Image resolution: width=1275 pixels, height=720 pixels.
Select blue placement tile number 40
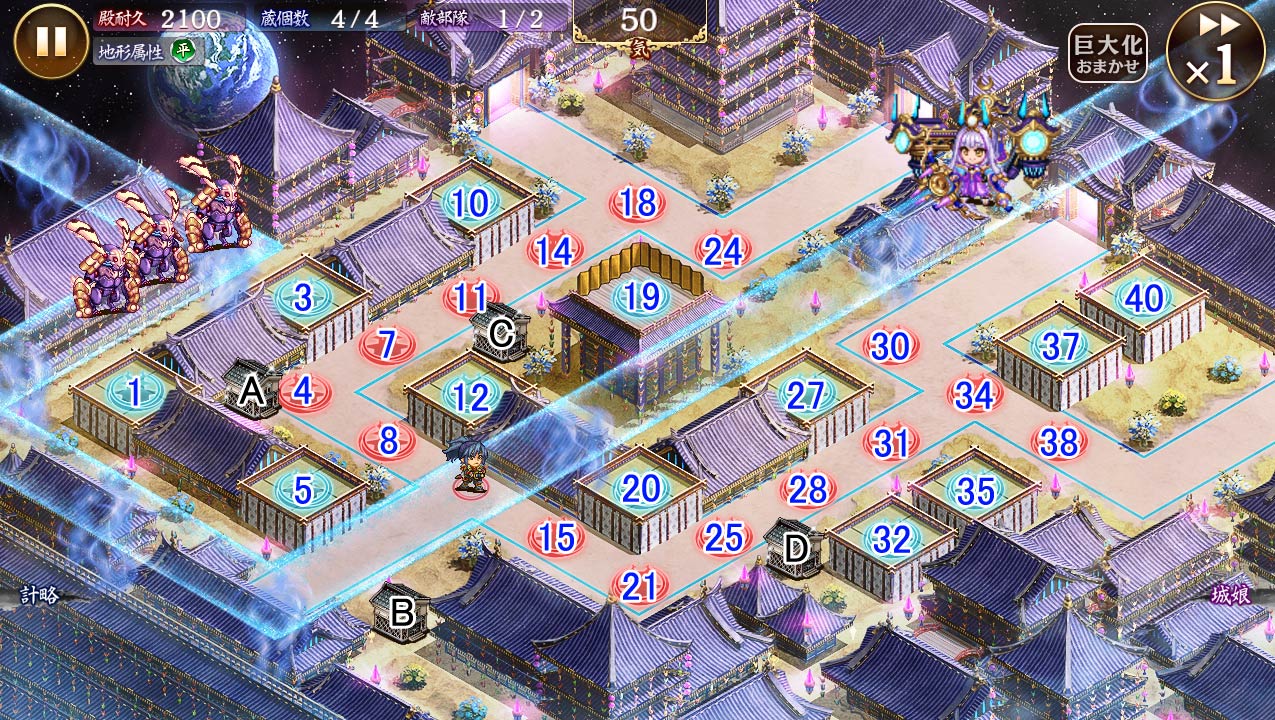tap(1143, 297)
